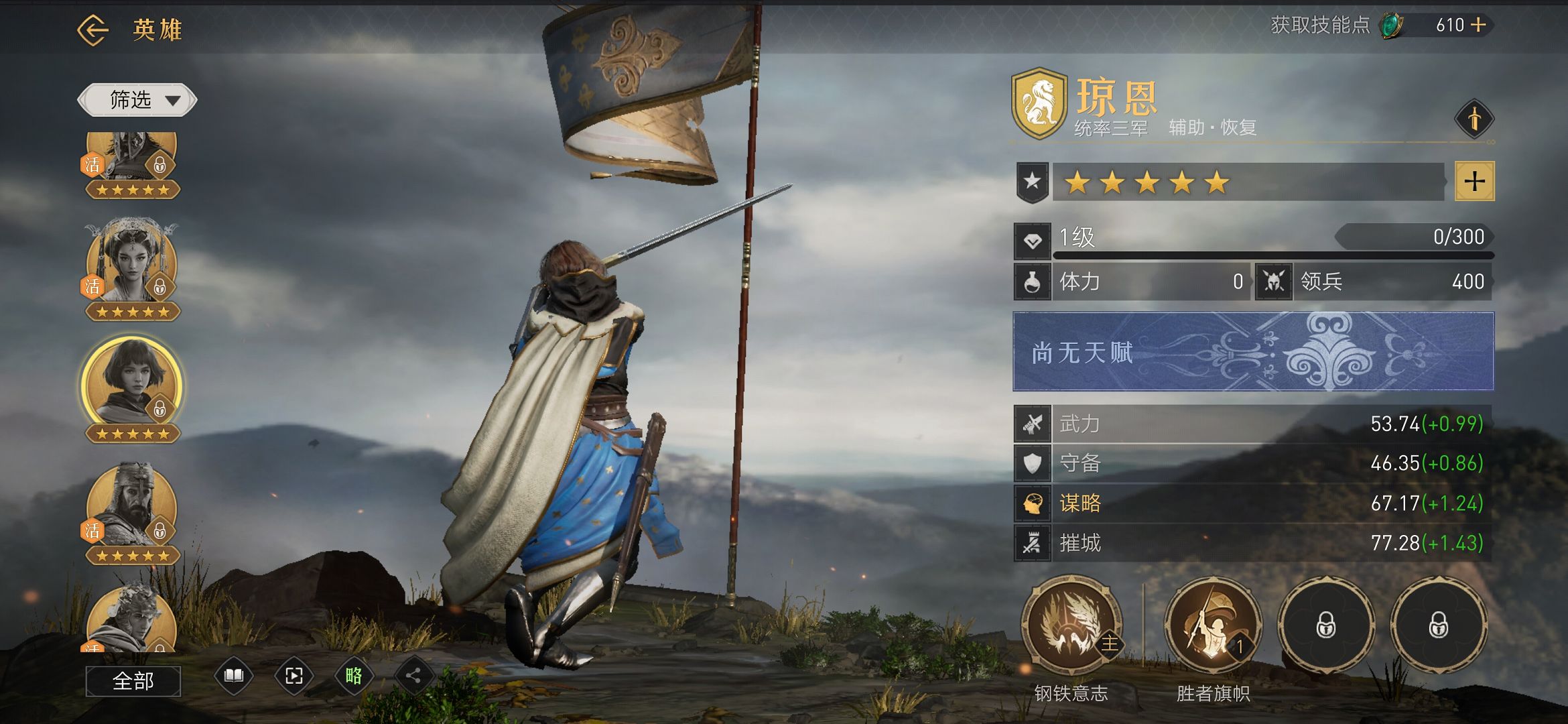Select the 武力 attribute row
Viewport: 1568px width, 724px height.
pos(1253,424)
